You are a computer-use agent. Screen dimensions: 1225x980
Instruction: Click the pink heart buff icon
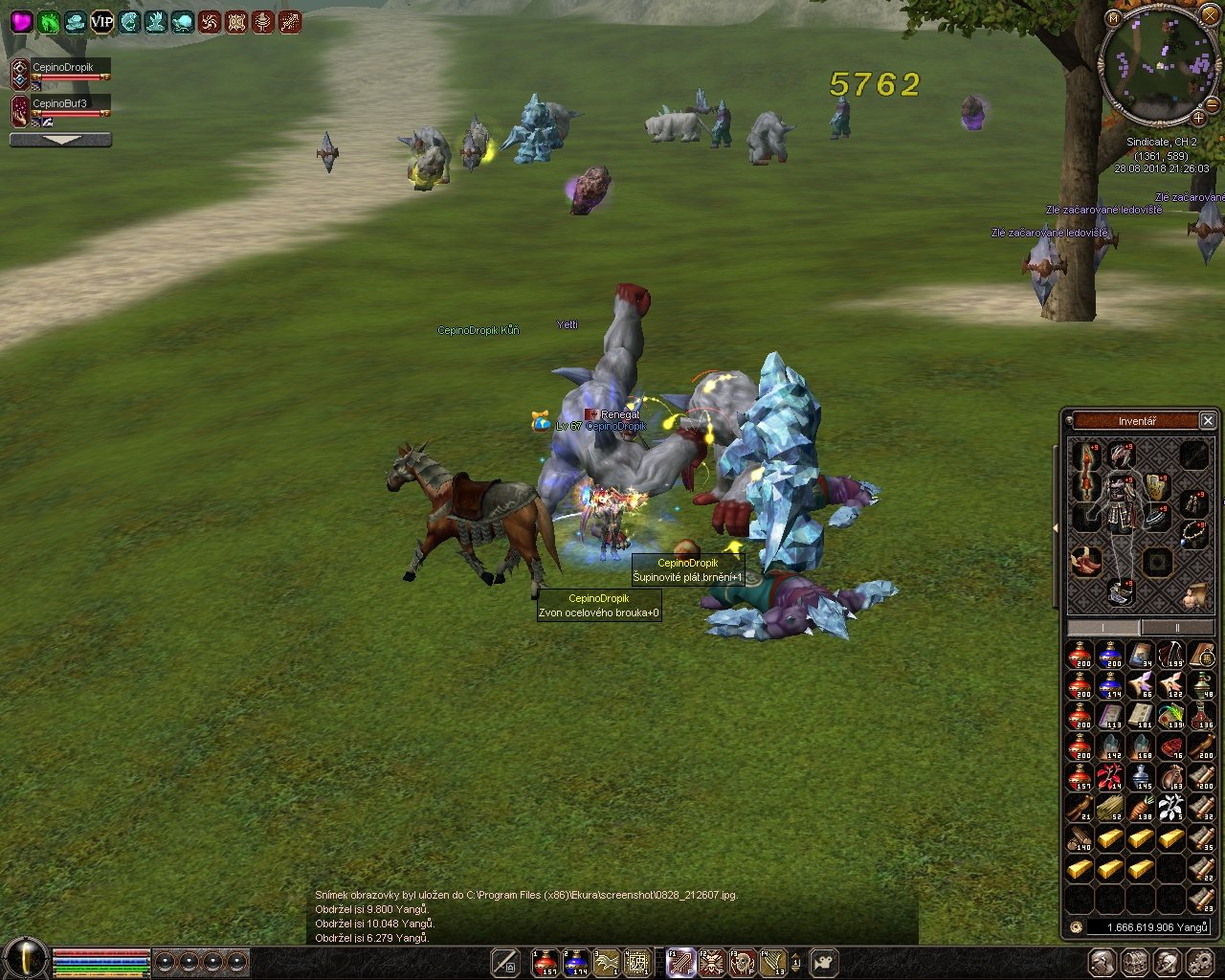[x=21, y=22]
